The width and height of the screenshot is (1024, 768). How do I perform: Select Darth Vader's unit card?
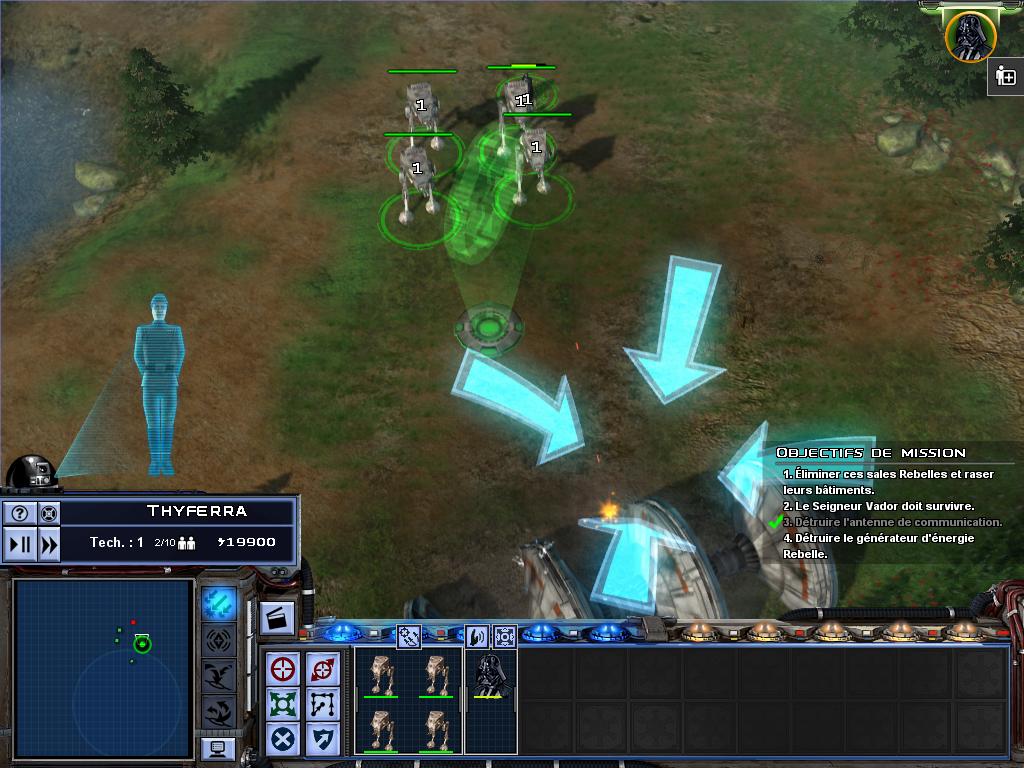490,675
